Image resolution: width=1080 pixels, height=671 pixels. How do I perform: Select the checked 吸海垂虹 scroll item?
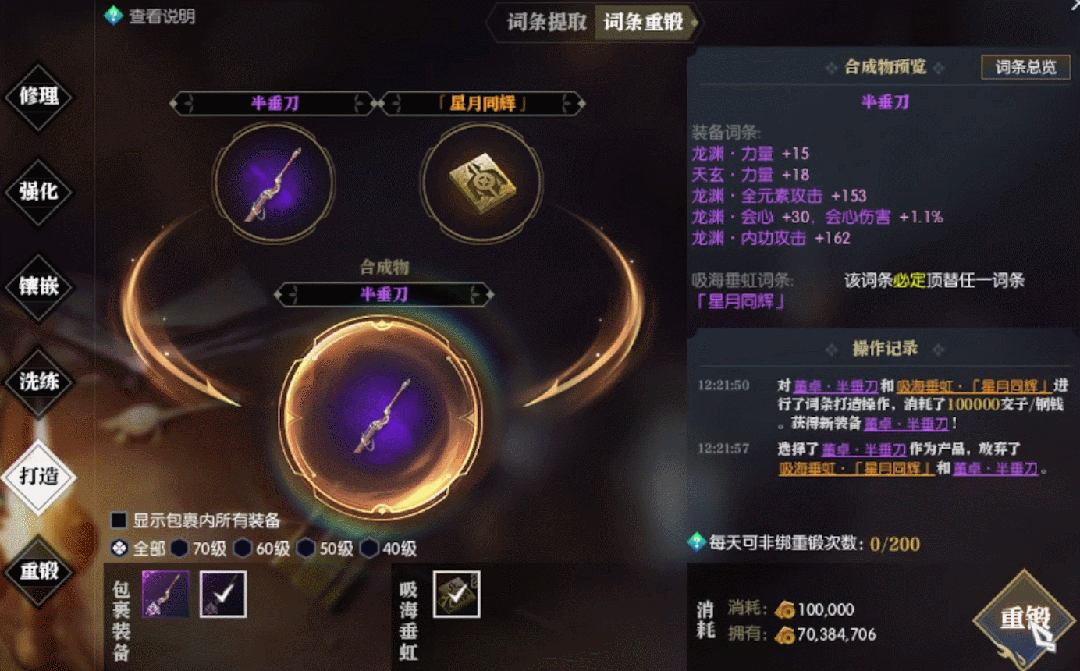456,594
